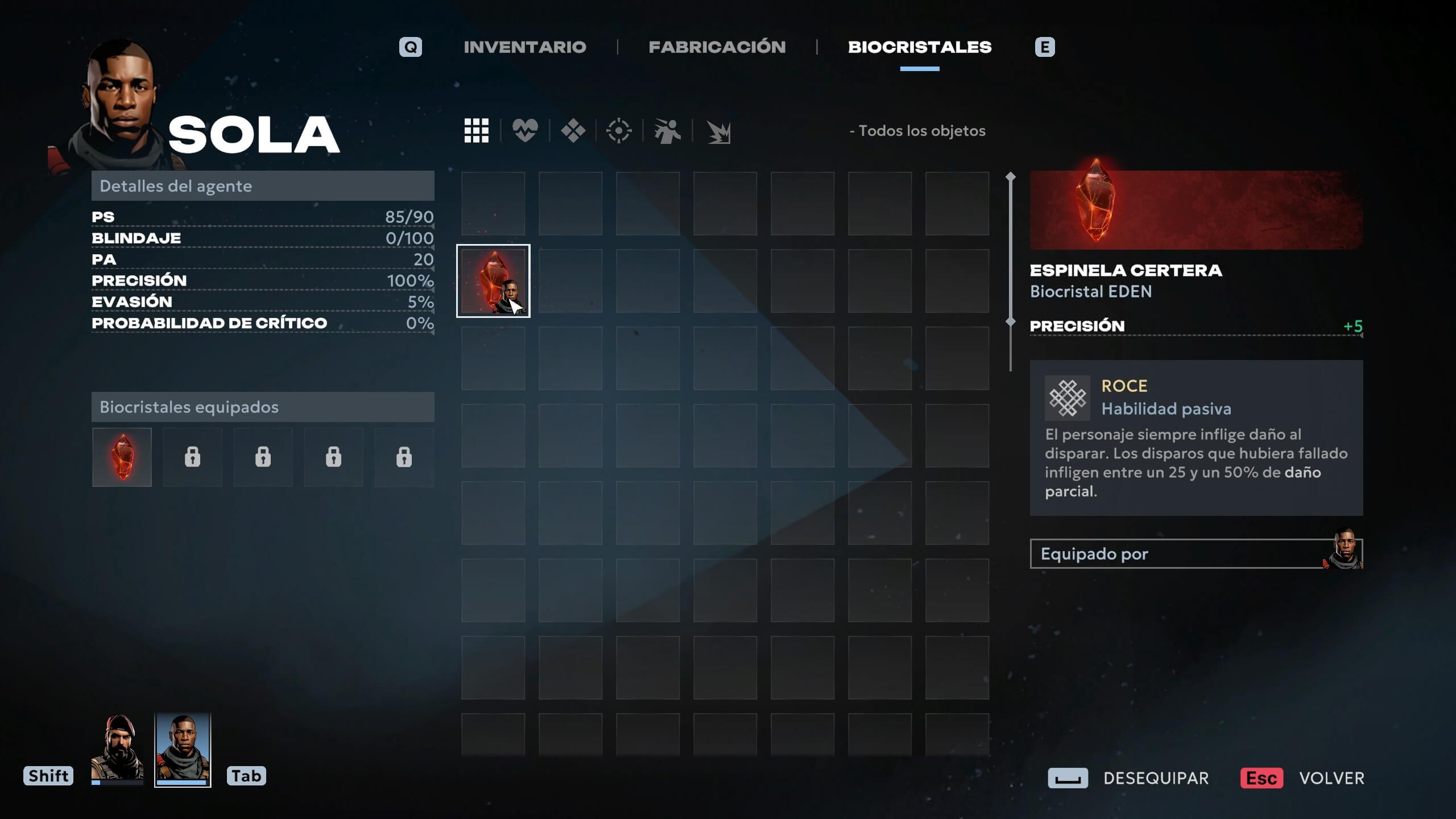Select Sola's portrait in the agent selector

[183, 748]
